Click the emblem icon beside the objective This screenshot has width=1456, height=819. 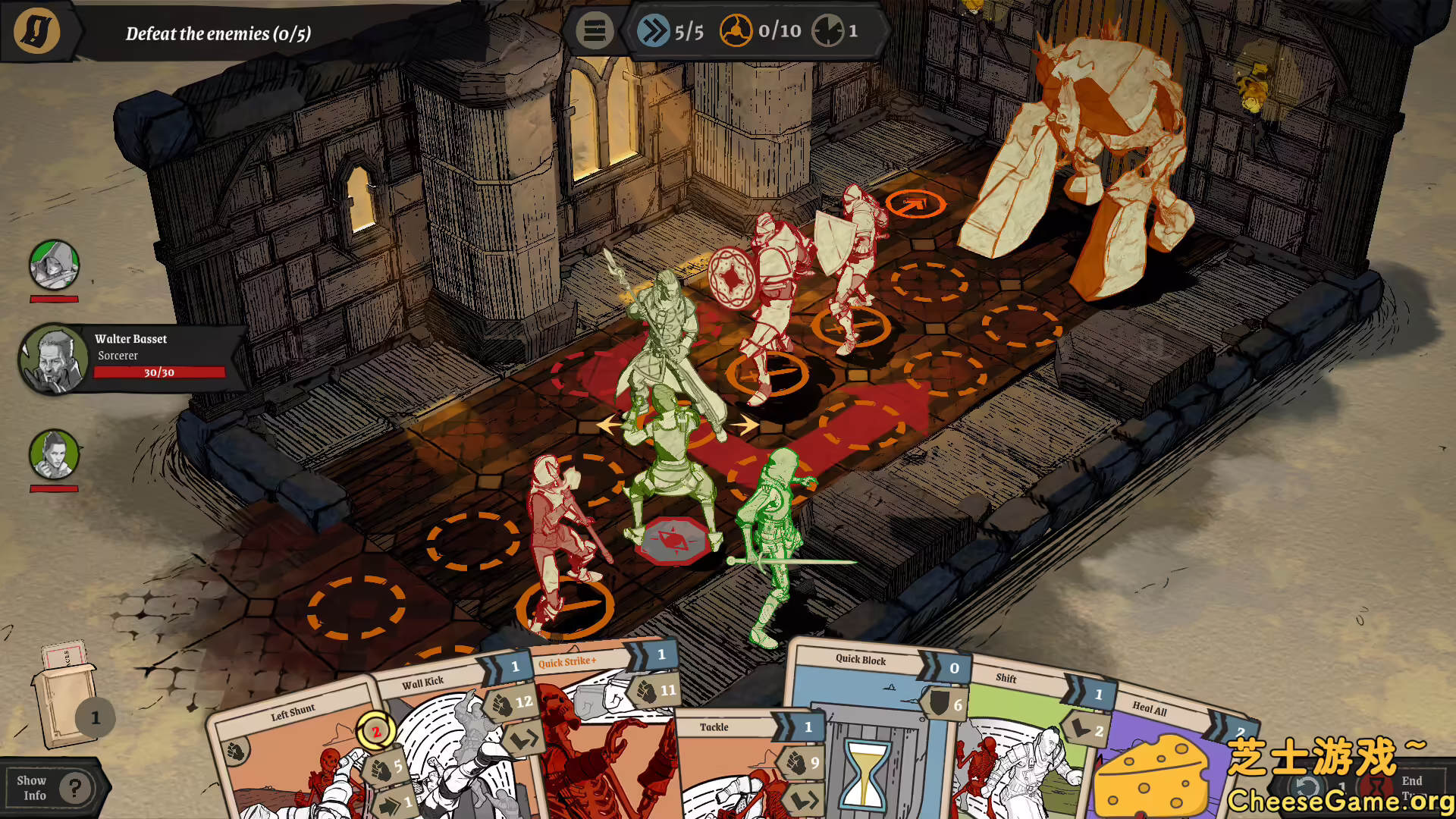pos(36,31)
